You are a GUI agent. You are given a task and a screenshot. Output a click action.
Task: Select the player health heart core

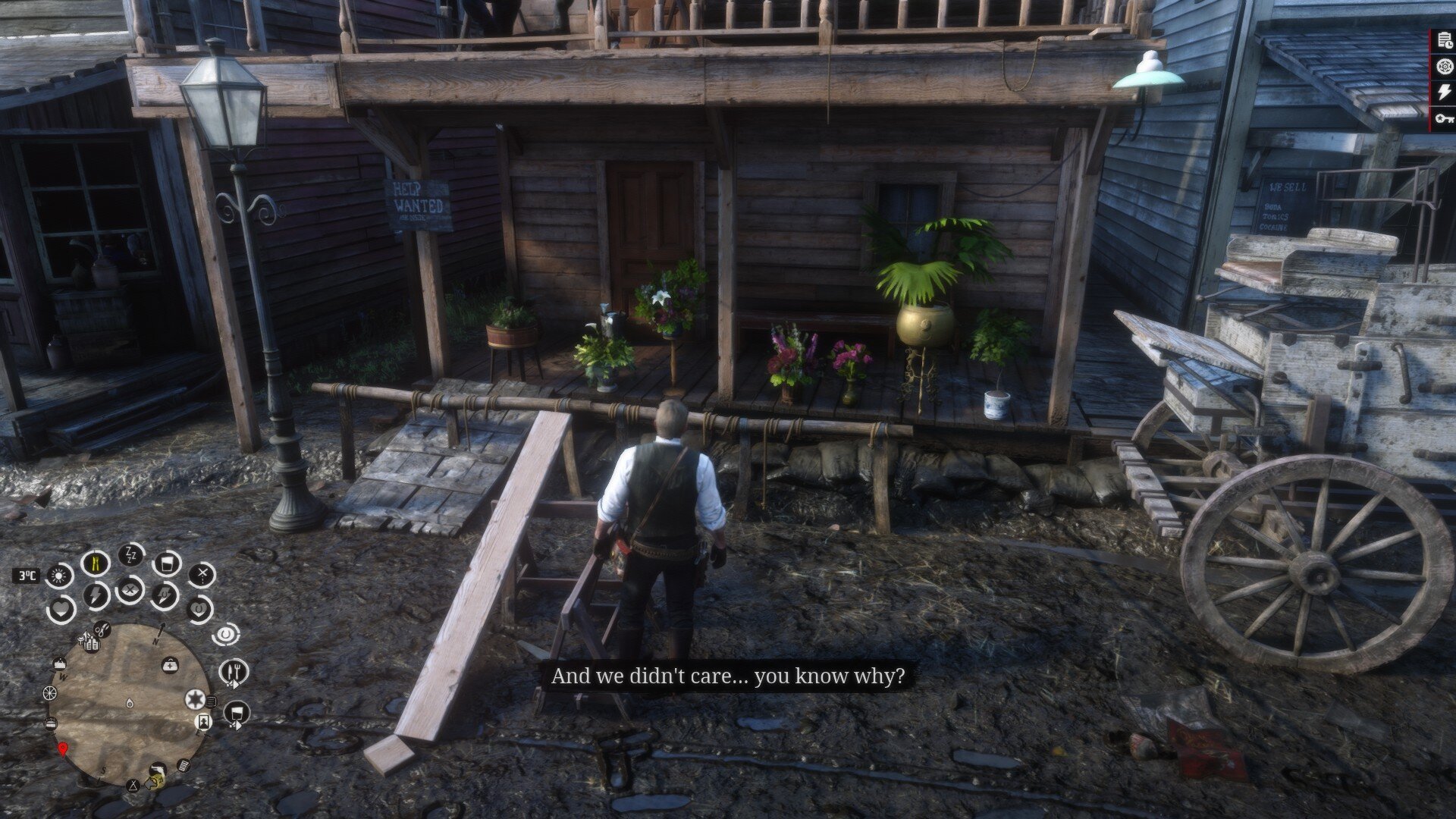coord(60,609)
